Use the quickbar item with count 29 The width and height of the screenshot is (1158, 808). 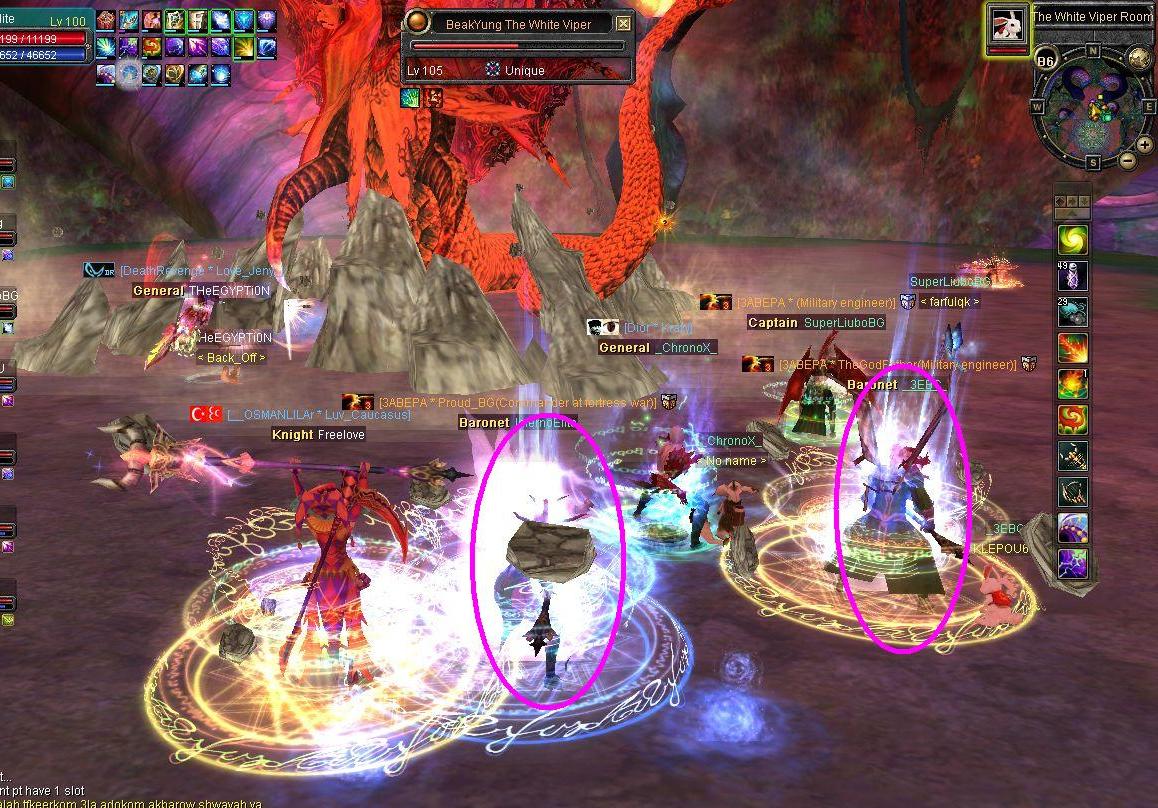(1073, 311)
